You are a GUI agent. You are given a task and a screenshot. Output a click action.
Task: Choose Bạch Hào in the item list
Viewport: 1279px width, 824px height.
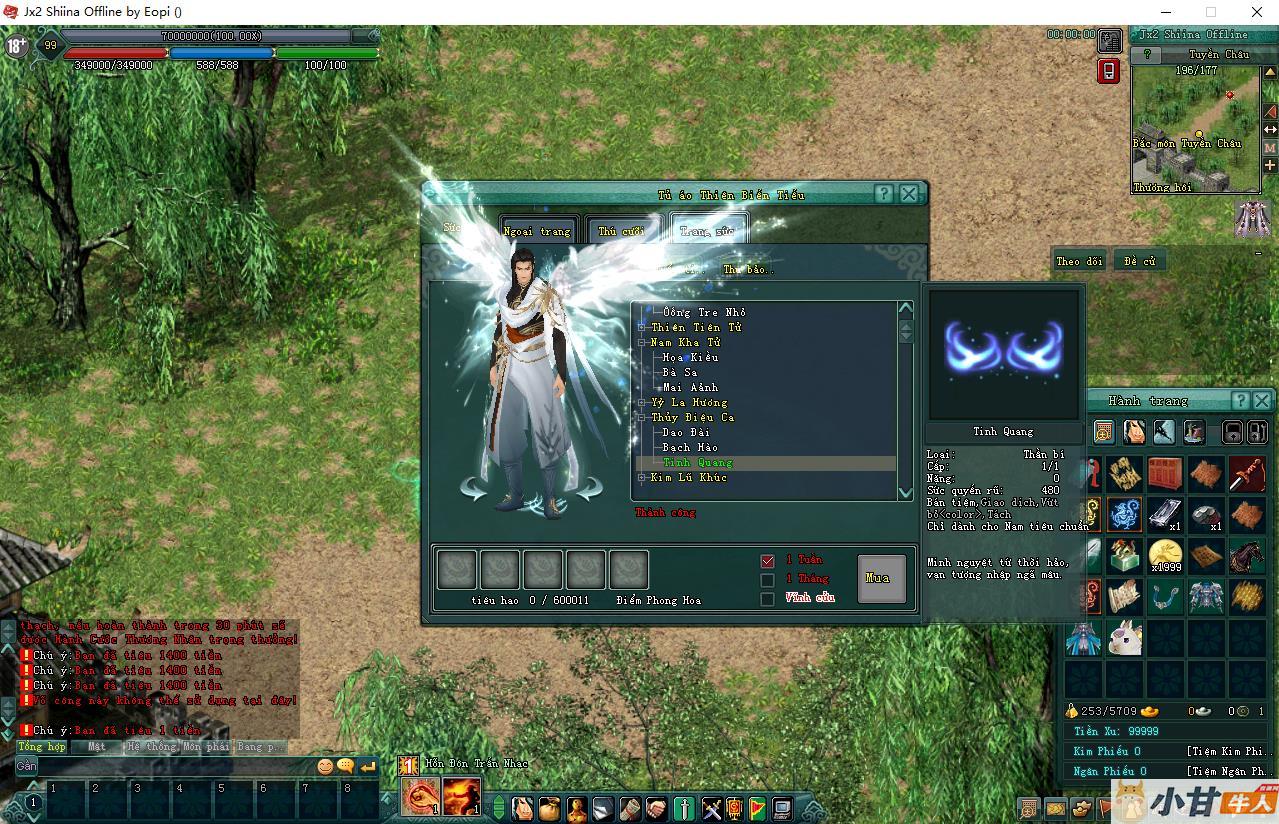pos(690,447)
